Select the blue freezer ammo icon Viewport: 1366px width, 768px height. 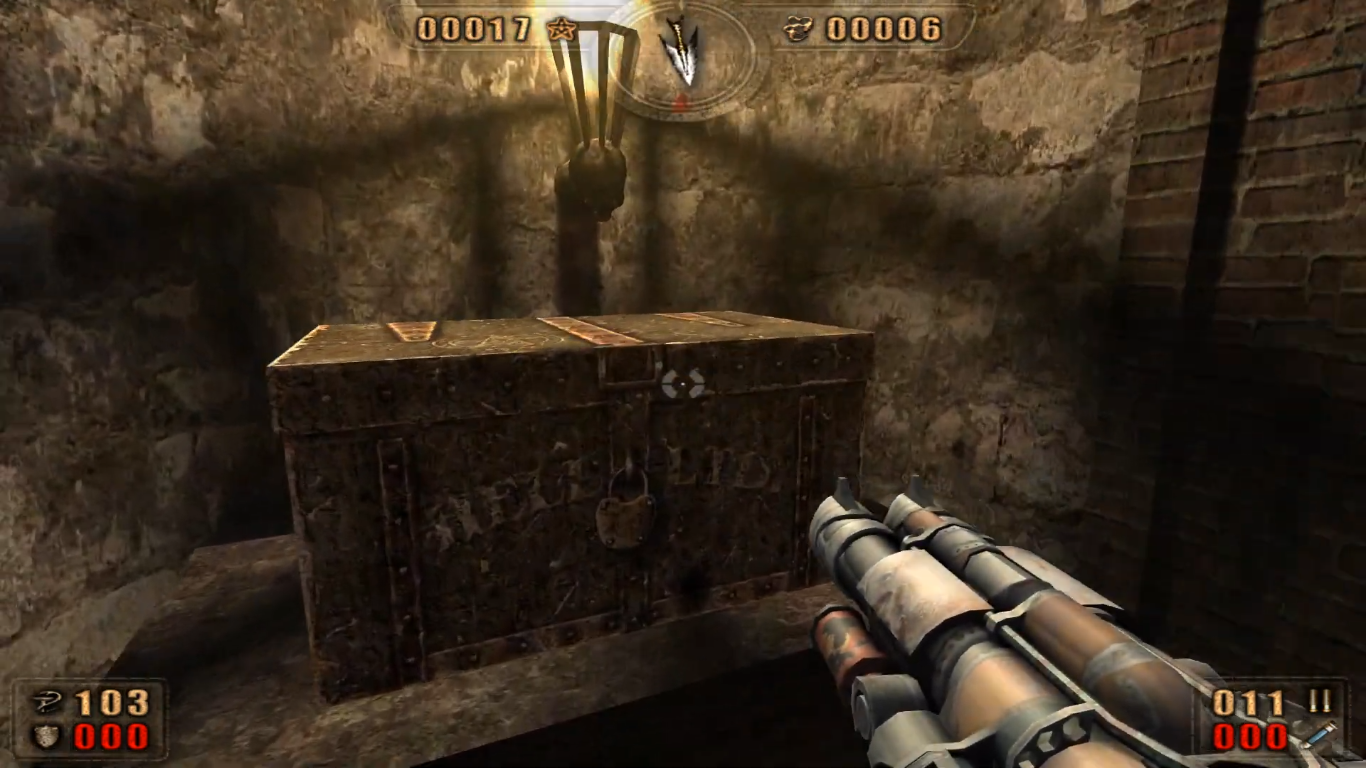(1318, 736)
